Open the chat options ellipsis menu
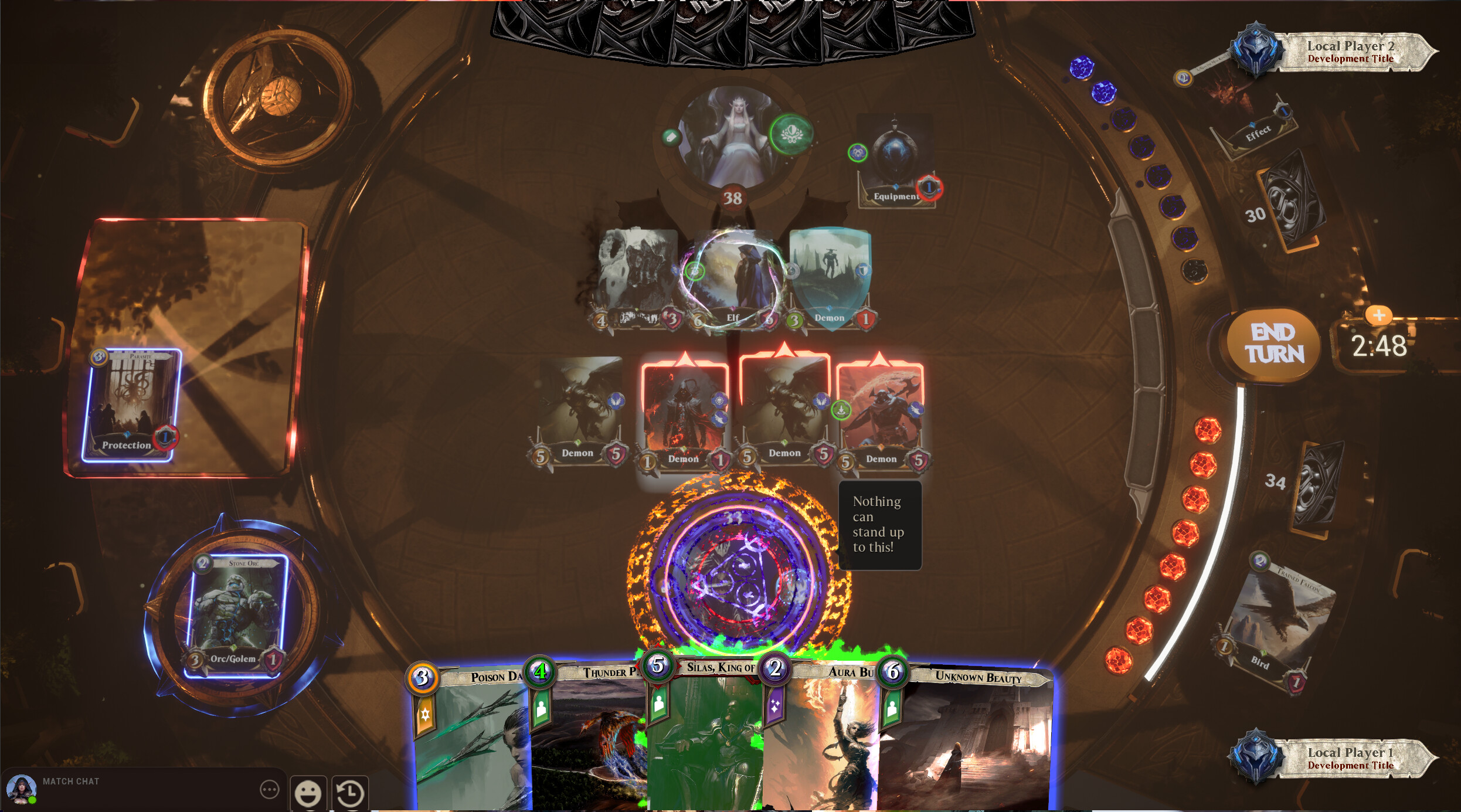 270,790
